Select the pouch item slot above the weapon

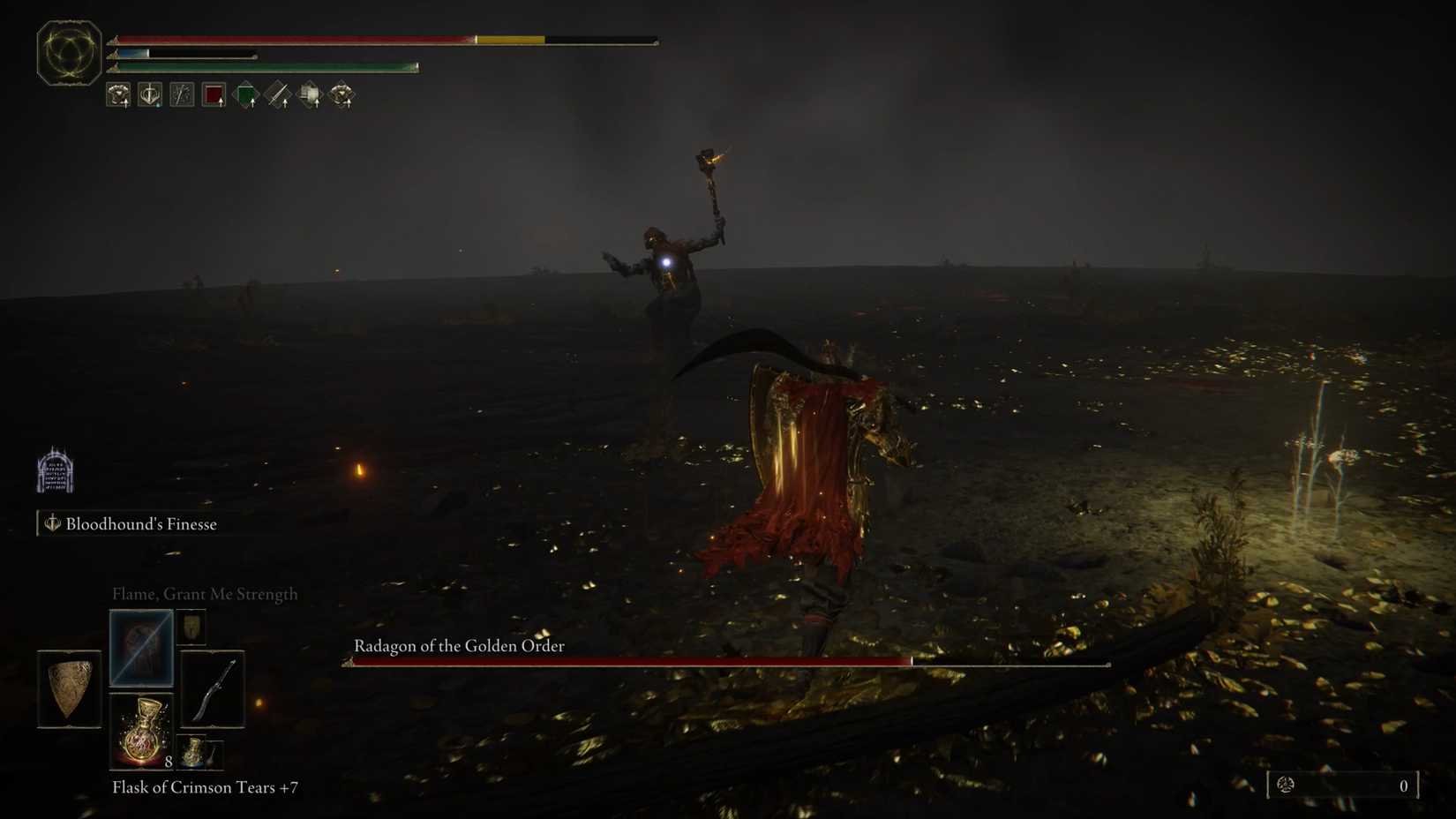(x=192, y=628)
